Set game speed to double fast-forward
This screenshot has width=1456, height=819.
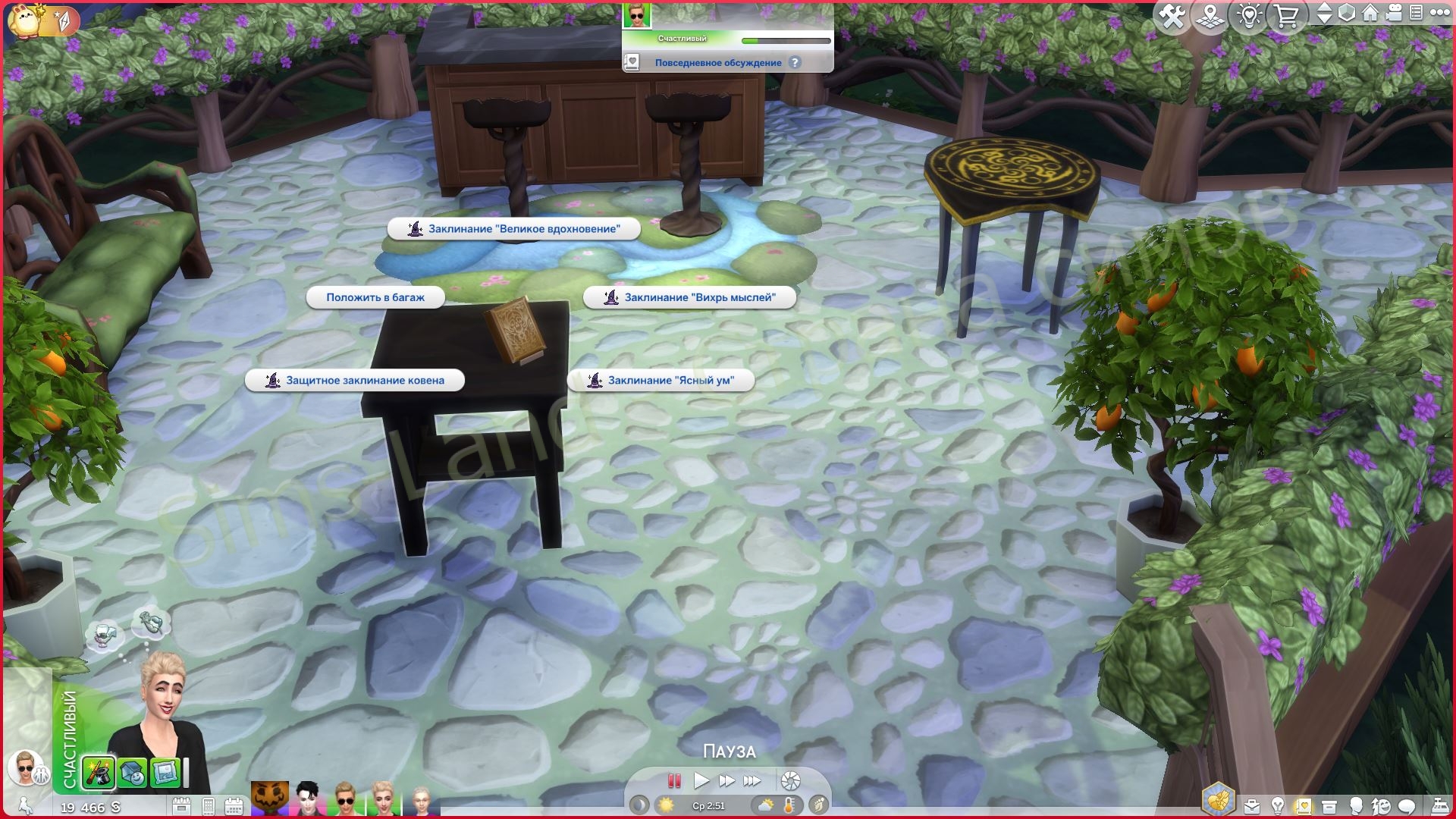[x=726, y=780]
